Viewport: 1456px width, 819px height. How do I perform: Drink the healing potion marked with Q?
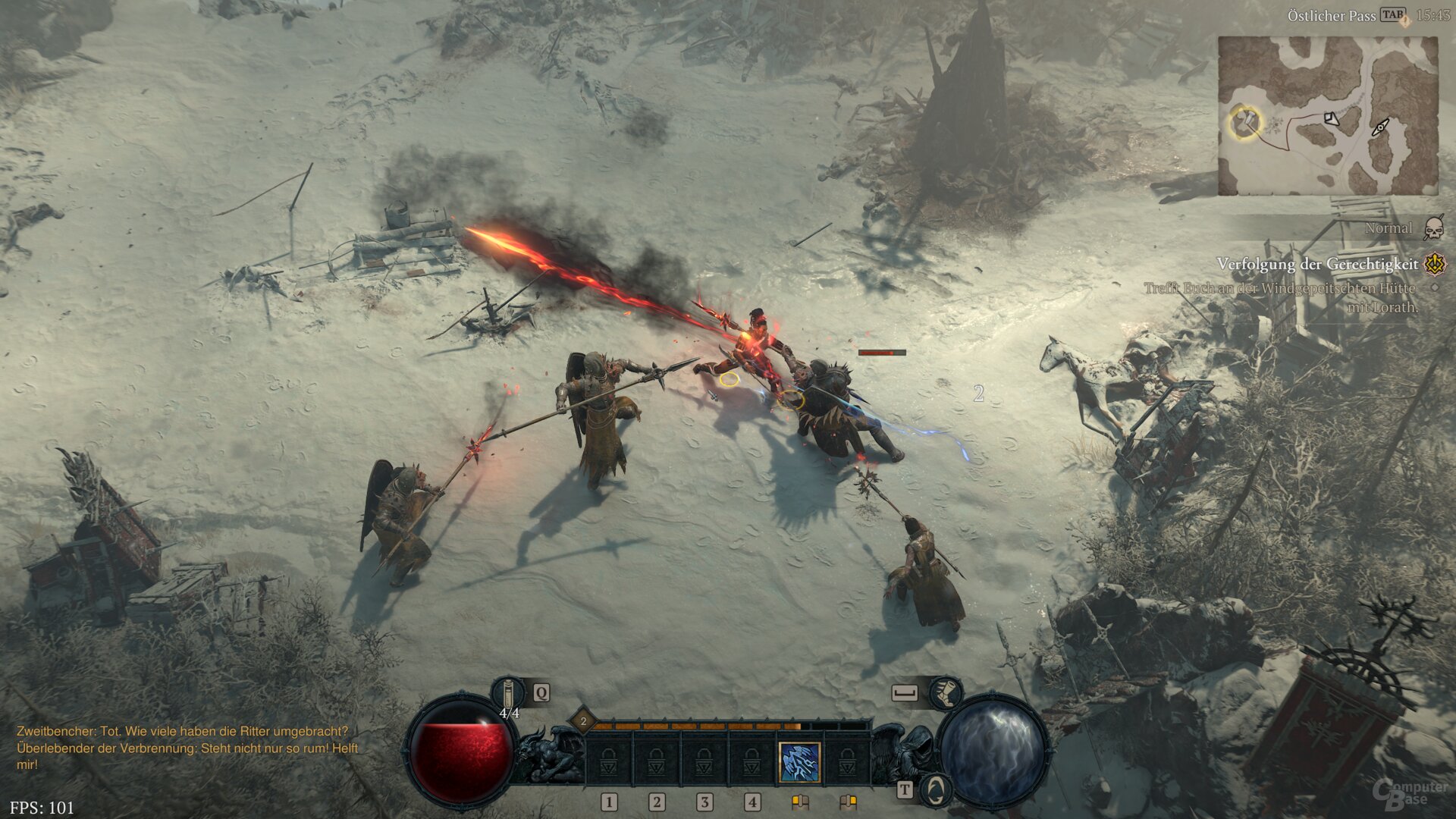(x=509, y=692)
